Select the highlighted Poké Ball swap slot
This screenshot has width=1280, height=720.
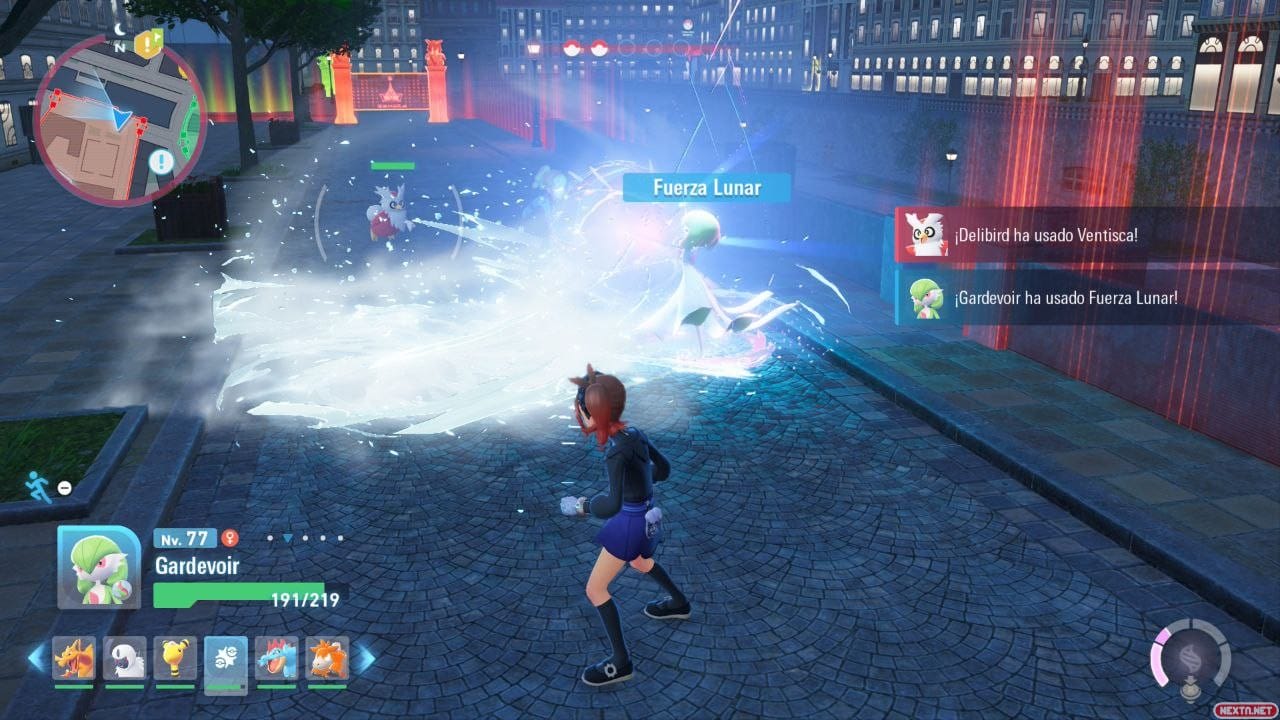coord(226,660)
